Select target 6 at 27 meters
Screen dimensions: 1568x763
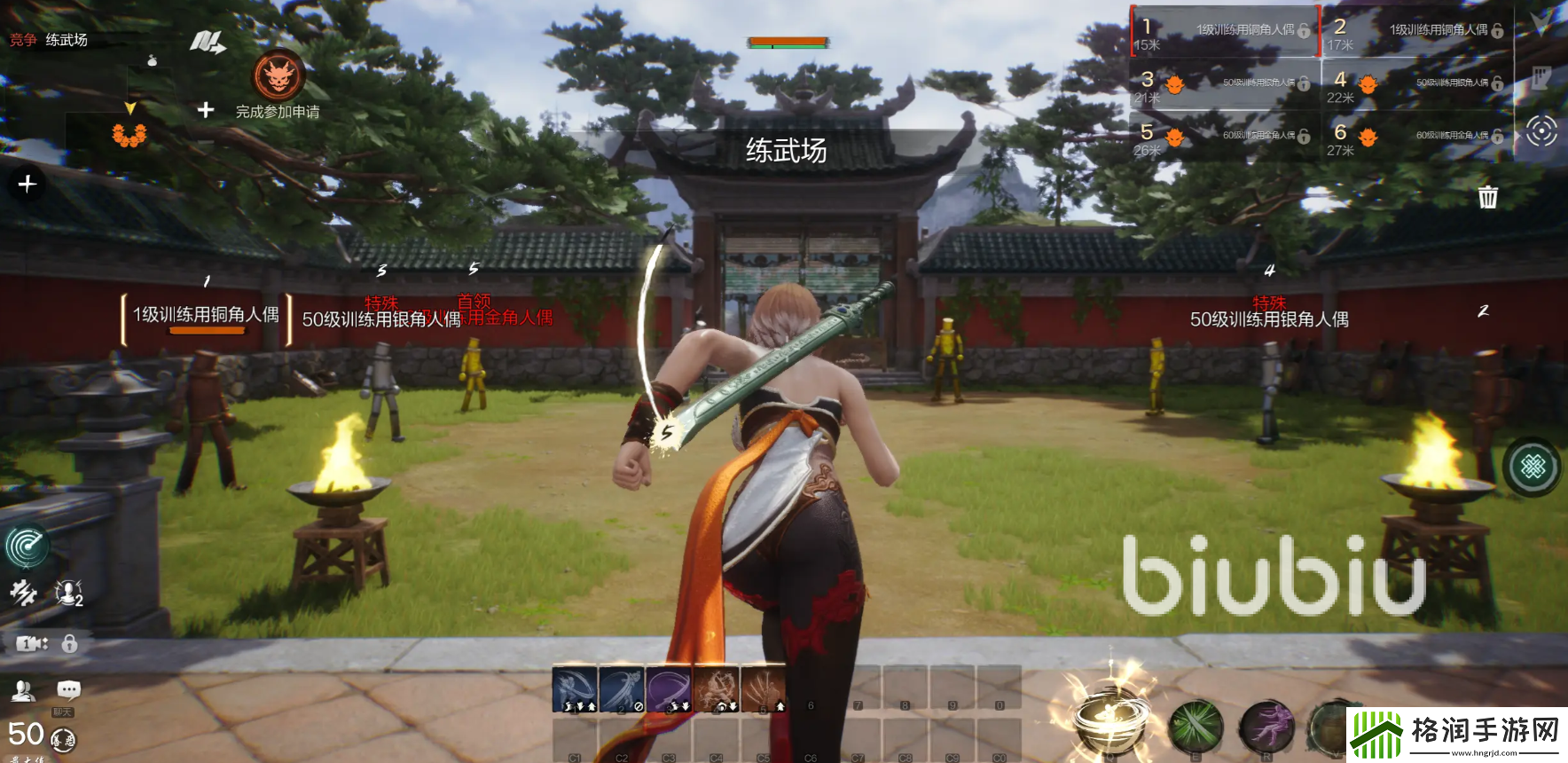pyautogui.click(x=1416, y=137)
